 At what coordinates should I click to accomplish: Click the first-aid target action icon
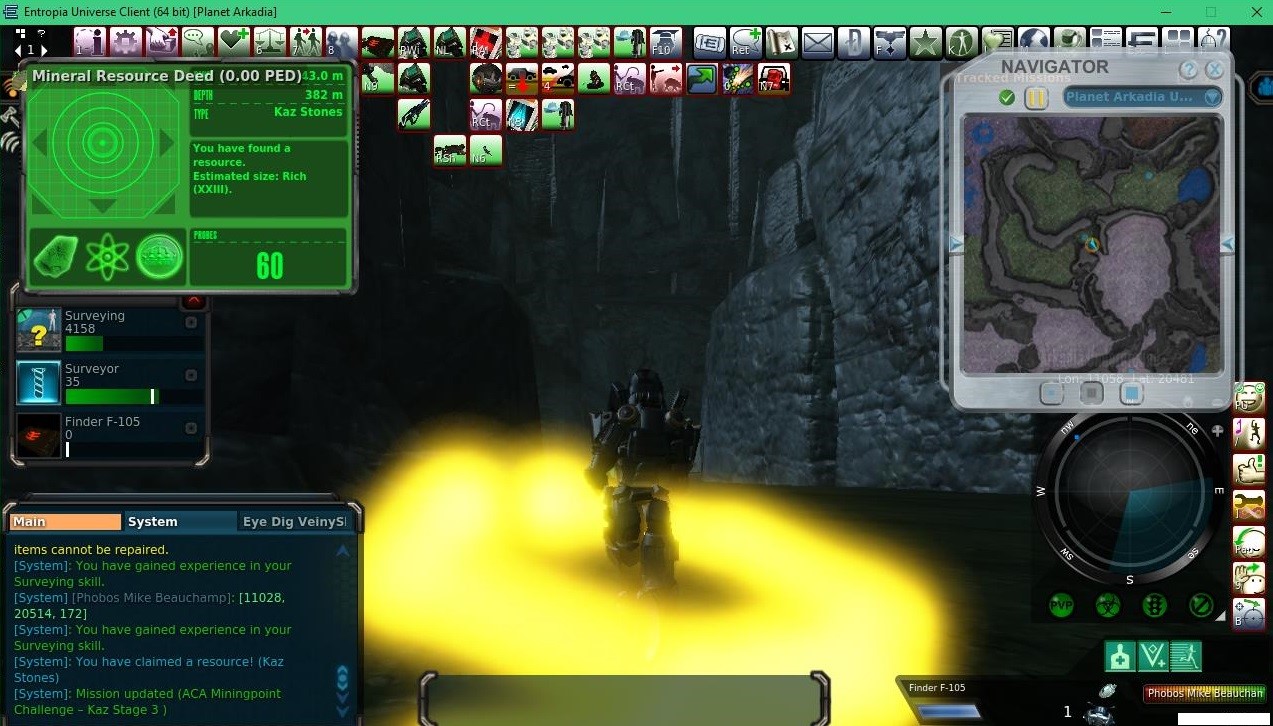pos(1119,656)
